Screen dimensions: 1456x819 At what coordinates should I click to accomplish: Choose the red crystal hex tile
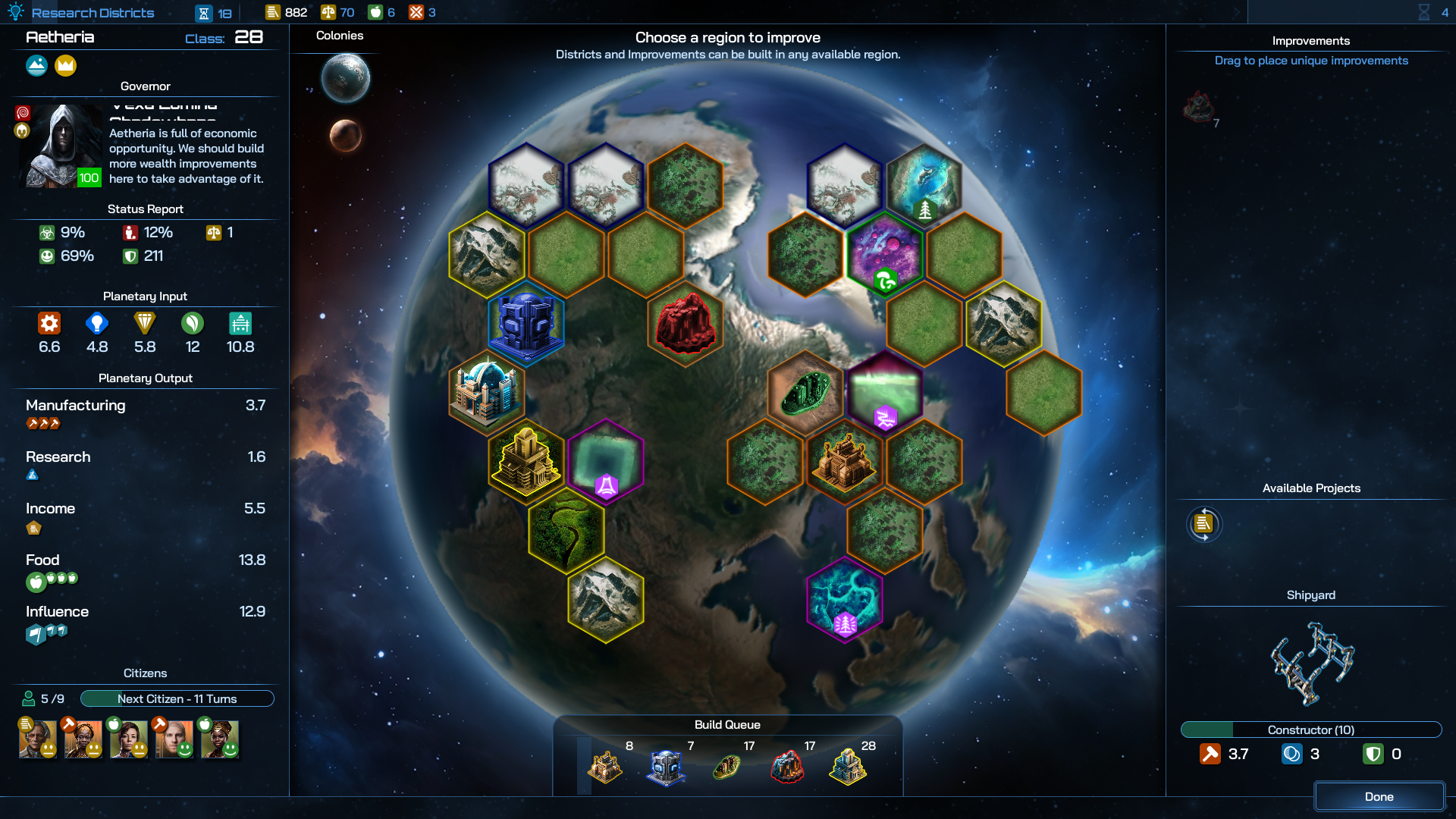point(685,325)
